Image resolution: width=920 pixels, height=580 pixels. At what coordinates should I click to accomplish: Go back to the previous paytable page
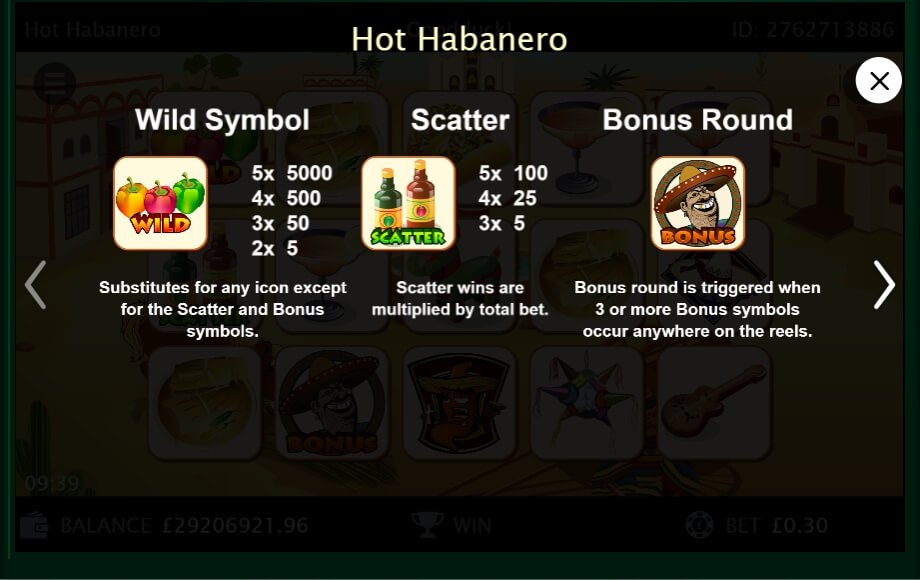pos(36,285)
